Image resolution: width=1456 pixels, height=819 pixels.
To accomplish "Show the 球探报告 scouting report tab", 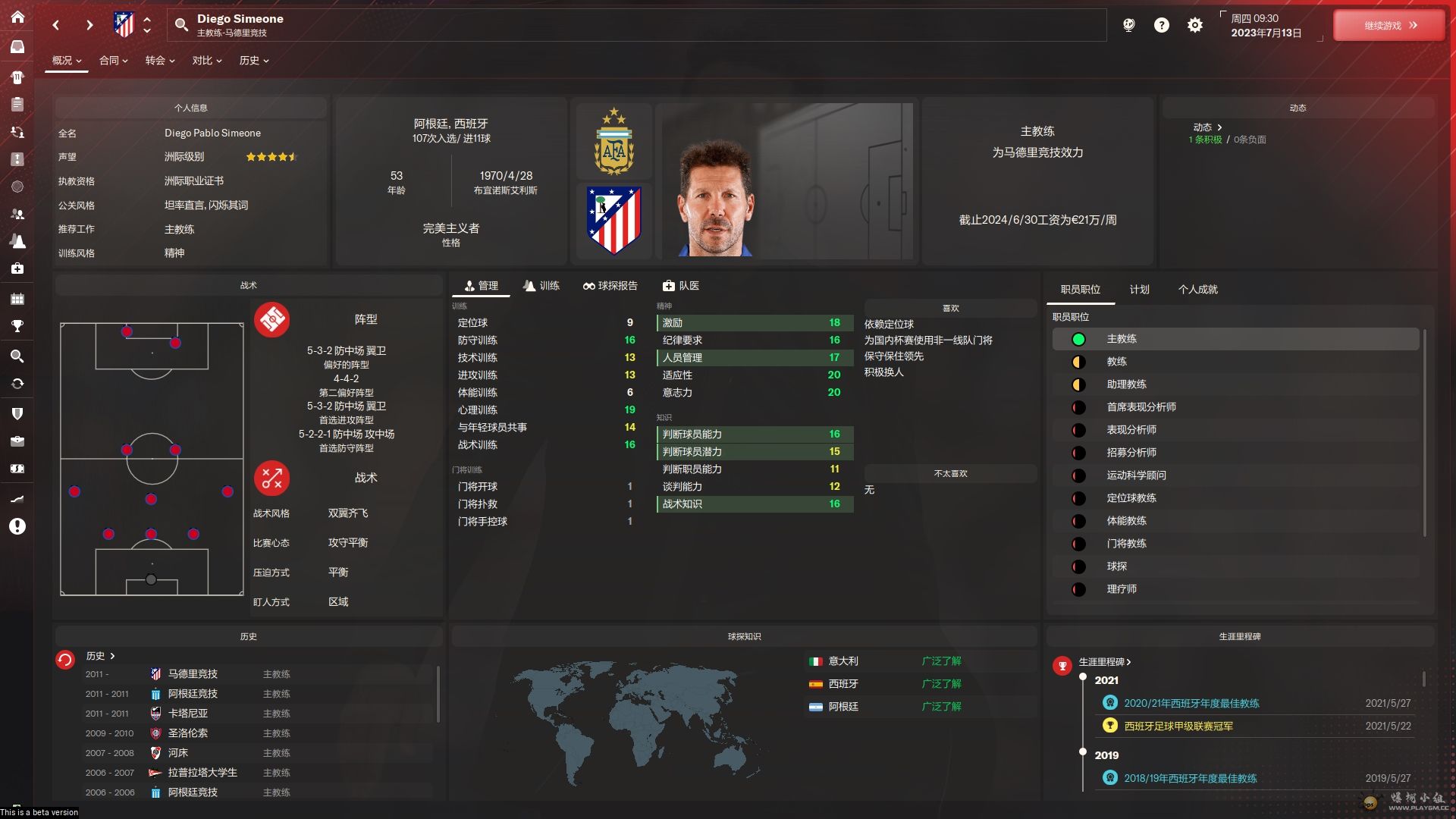I will [610, 286].
